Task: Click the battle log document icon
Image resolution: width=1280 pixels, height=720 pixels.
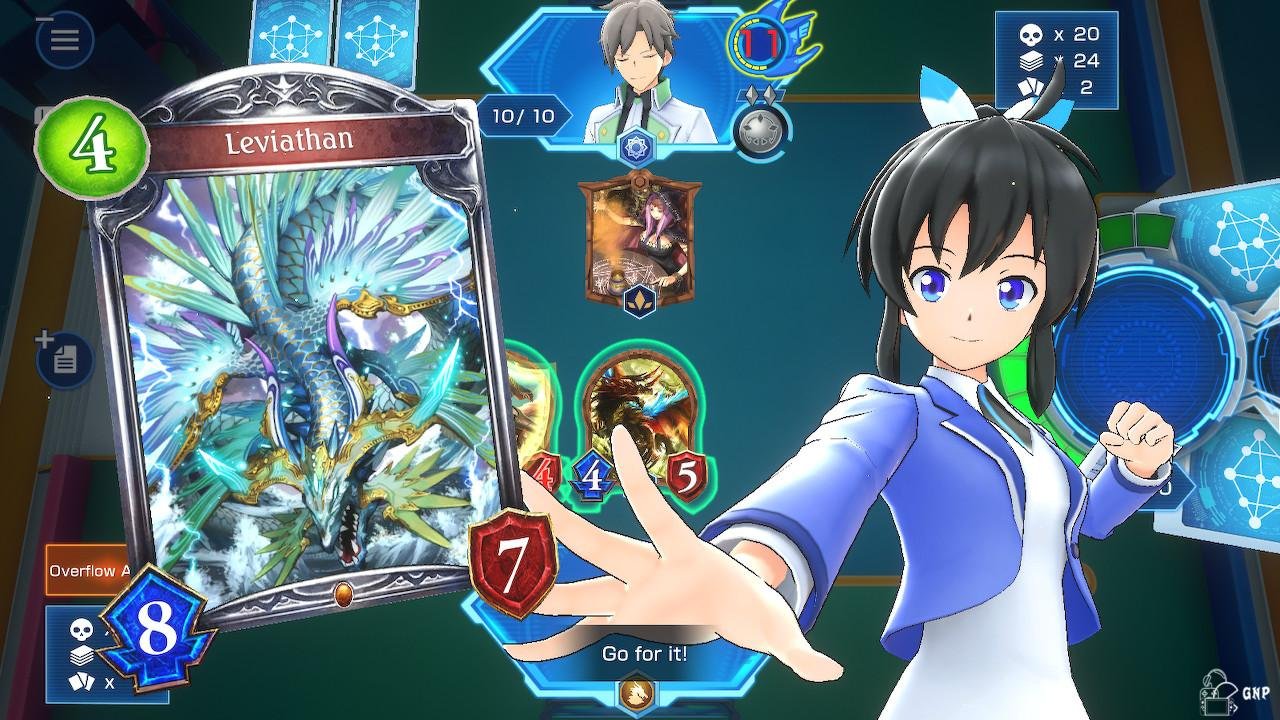Action: pos(65,360)
